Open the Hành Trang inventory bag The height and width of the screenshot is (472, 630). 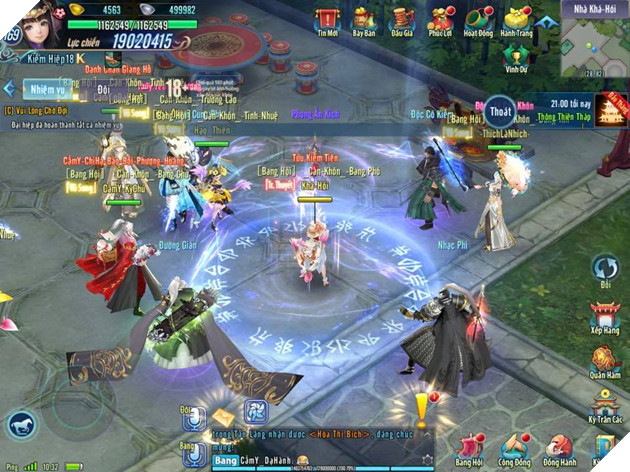[x=518, y=19]
